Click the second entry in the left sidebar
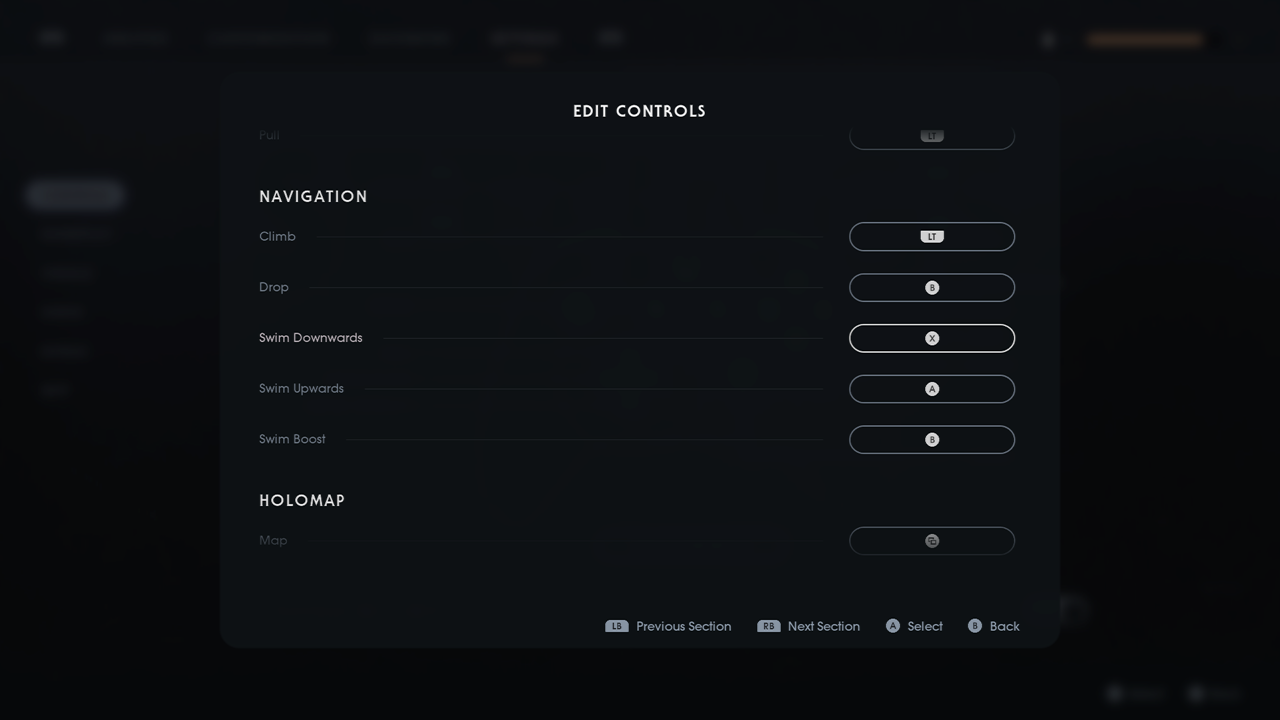1280x720 pixels. pyautogui.click(x=75, y=233)
